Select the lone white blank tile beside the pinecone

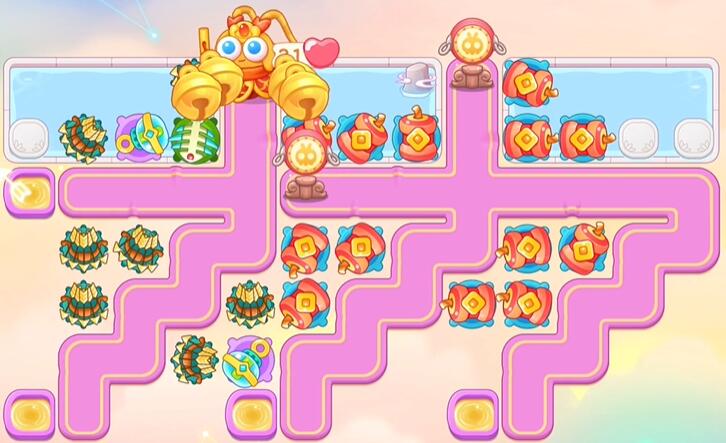(x=28, y=139)
